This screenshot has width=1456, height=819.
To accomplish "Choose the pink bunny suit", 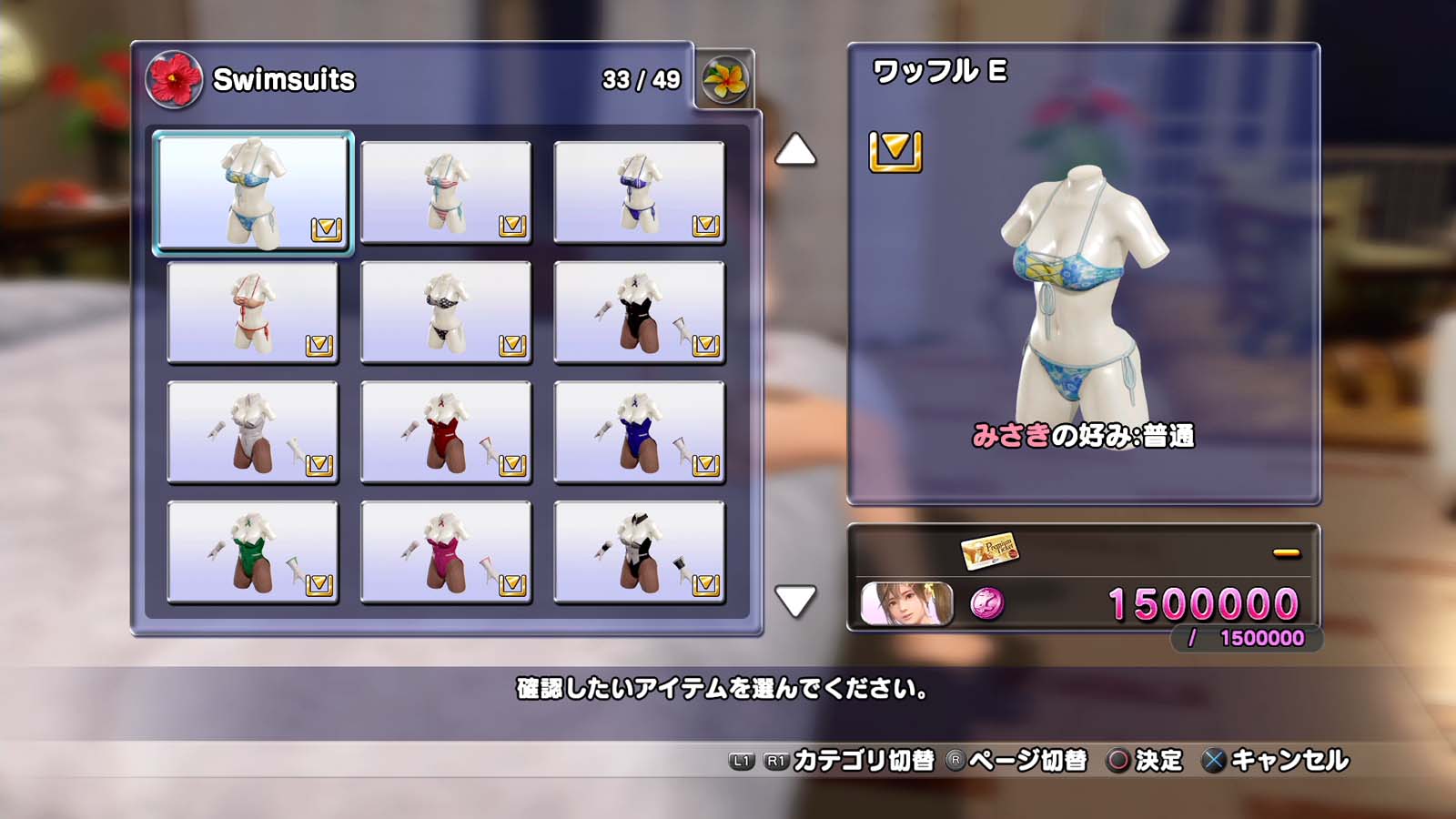I will point(446,552).
